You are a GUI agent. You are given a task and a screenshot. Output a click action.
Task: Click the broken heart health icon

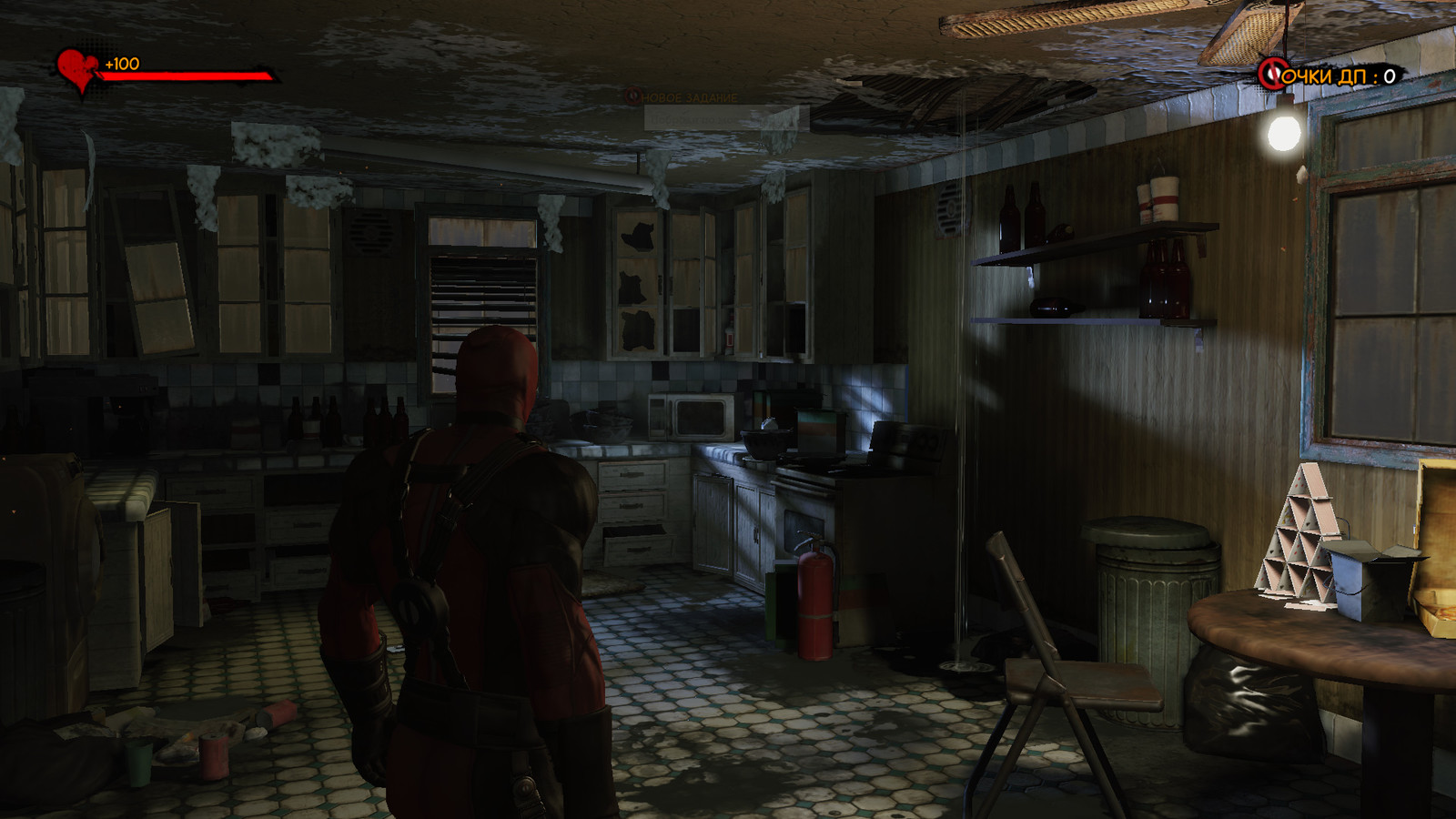[x=76, y=69]
